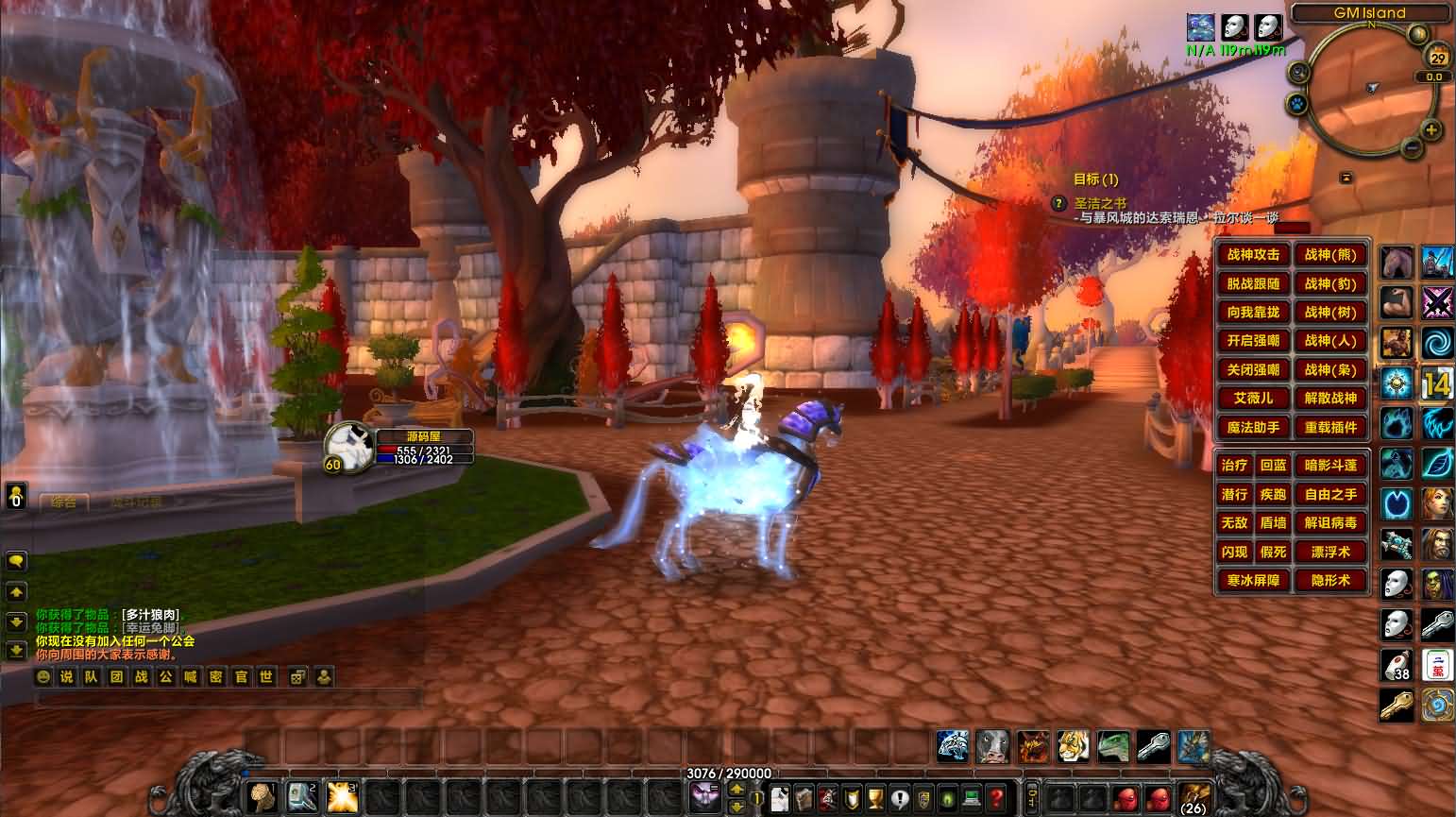1456x817 pixels.
Task: Click the 重载插件 reload addons button
Action: click(x=1330, y=428)
